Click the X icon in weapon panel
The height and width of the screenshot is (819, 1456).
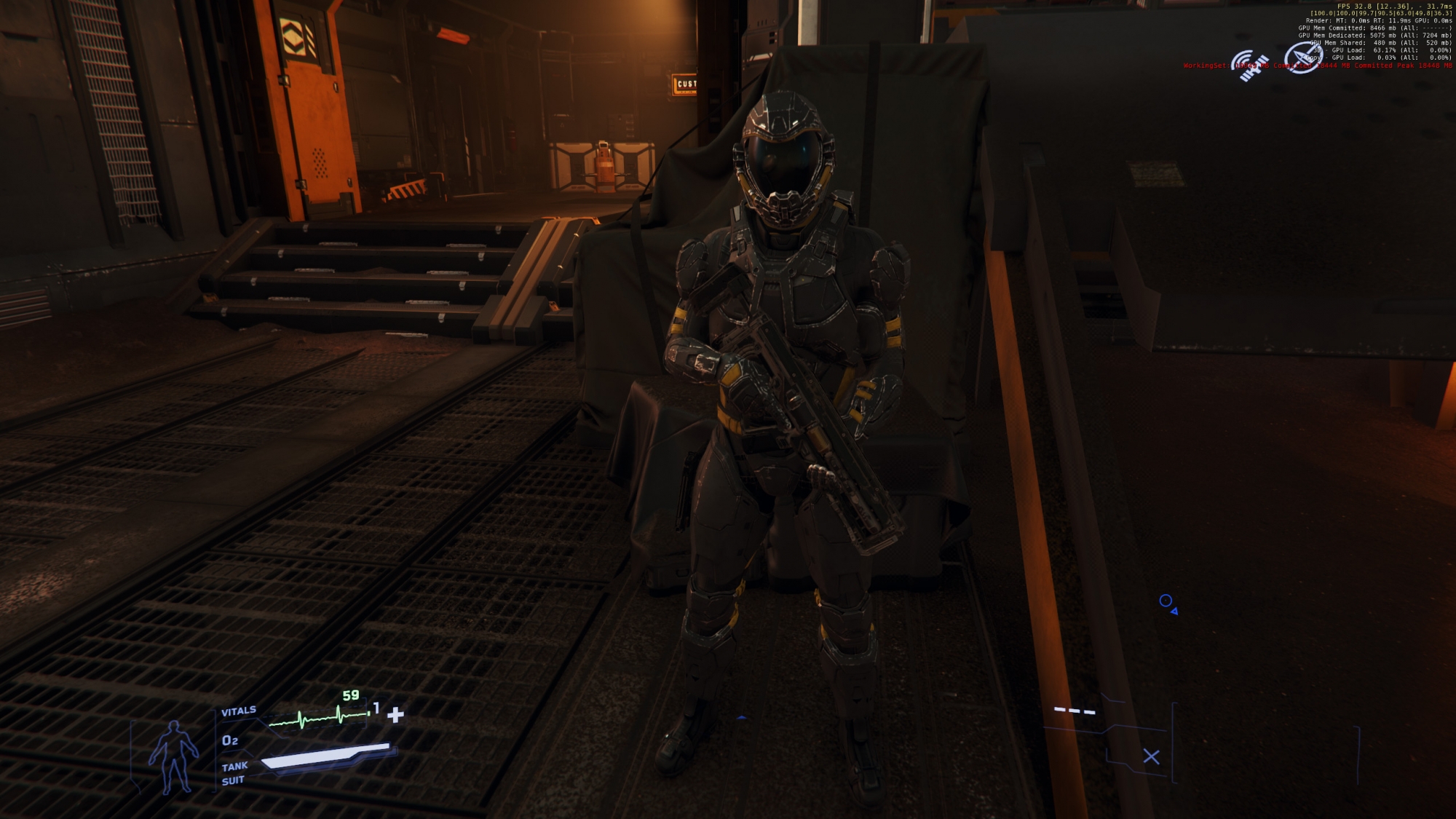click(1151, 757)
